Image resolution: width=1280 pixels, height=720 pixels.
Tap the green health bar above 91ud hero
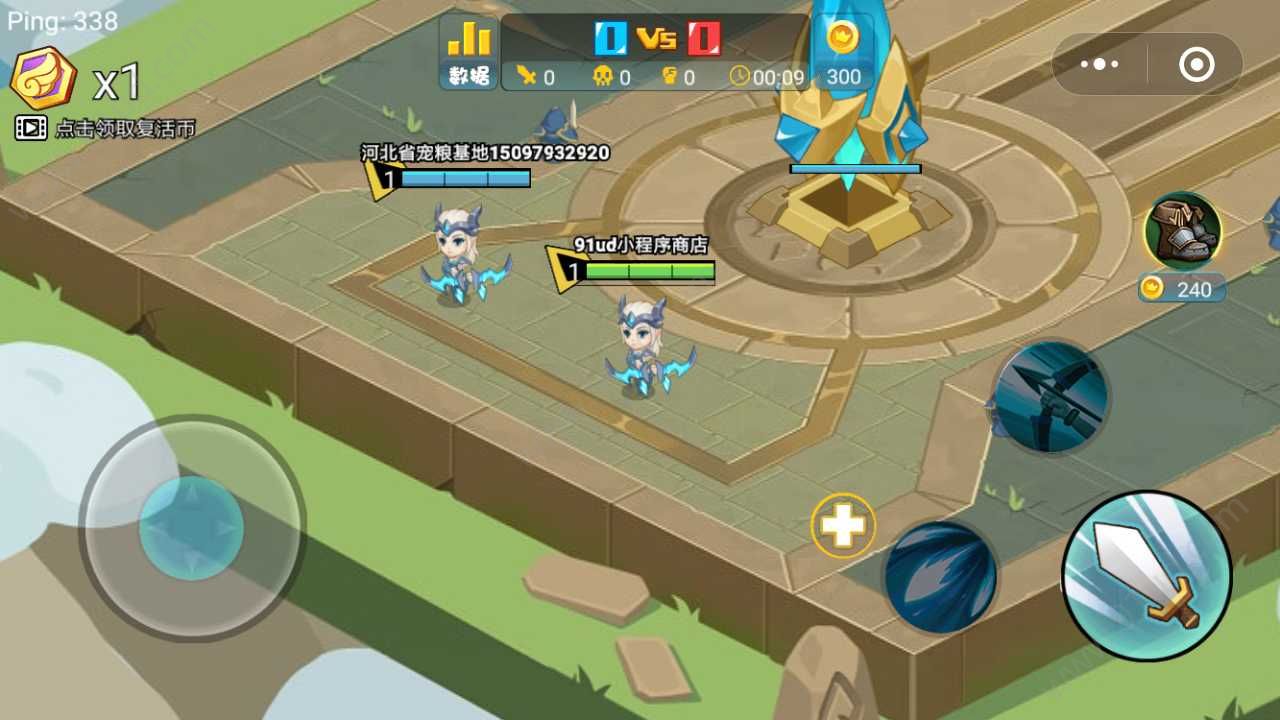click(x=650, y=270)
